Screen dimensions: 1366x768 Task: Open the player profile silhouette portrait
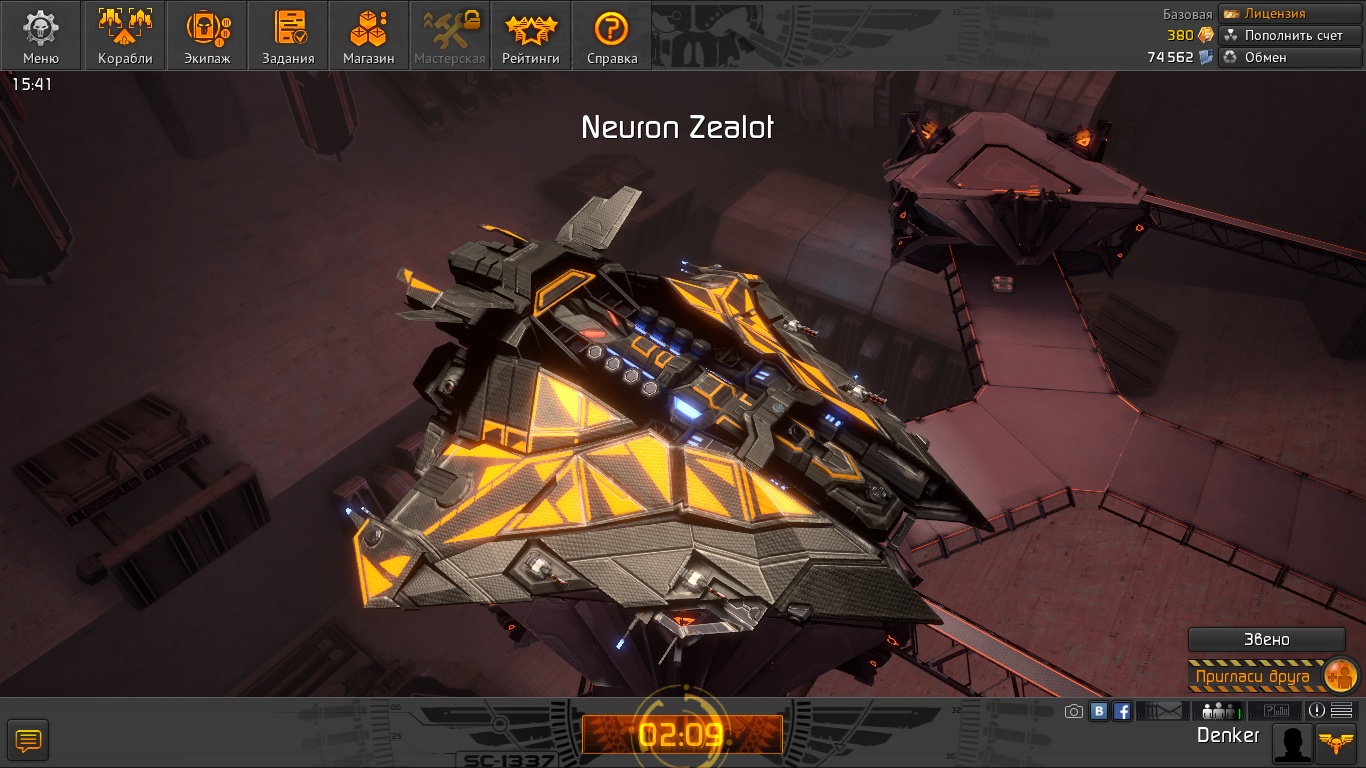pyautogui.click(x=1292, y=744)
